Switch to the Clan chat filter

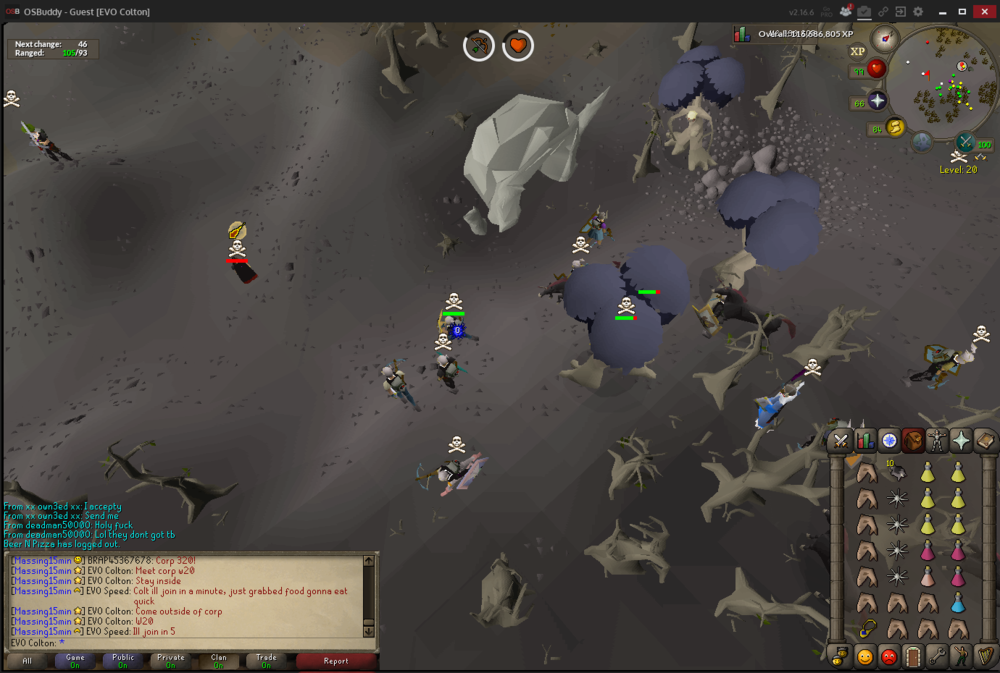(x=219, y=660)
